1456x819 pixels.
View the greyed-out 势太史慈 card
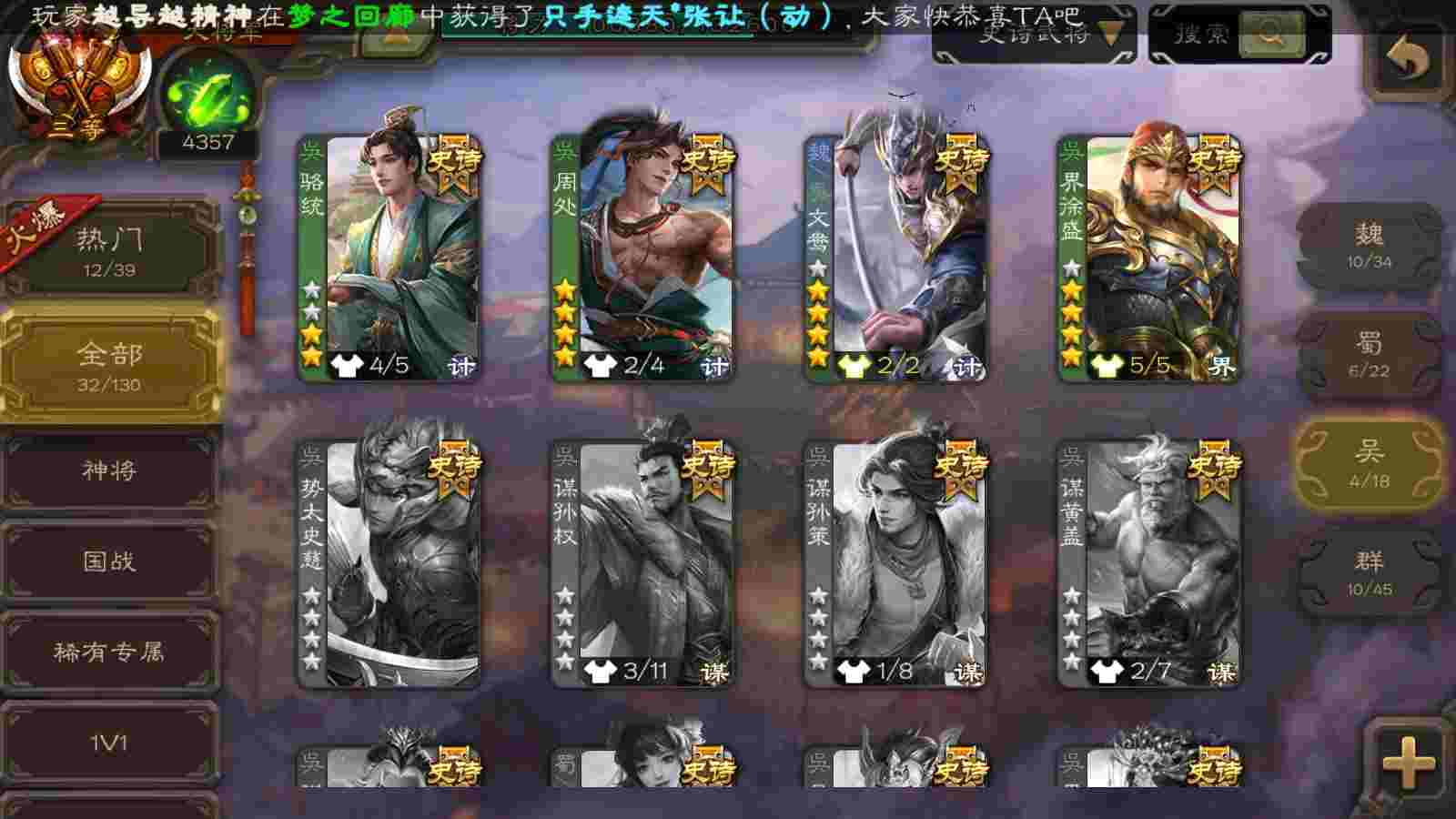tap(389, 563)
